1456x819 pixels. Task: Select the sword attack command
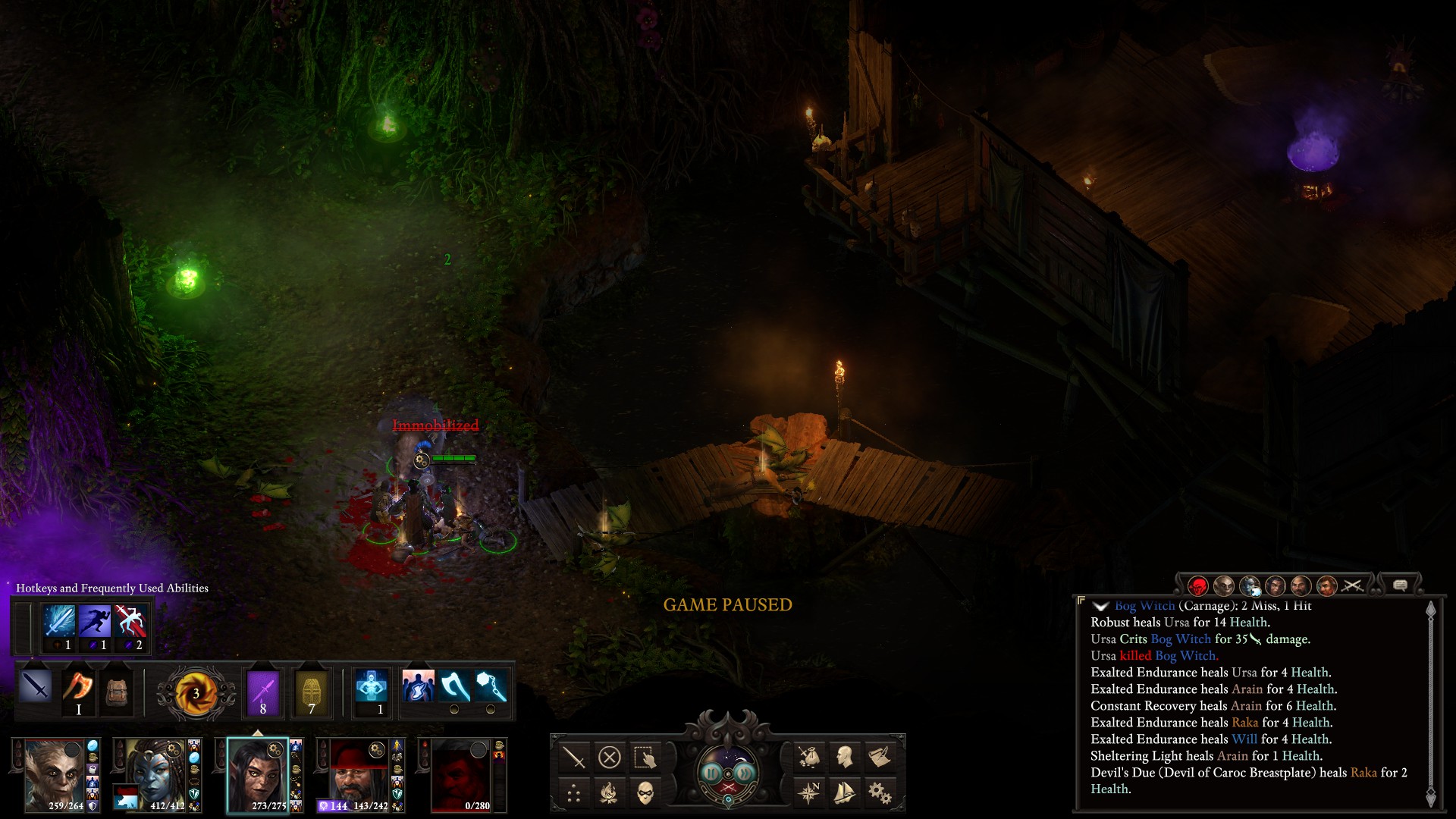coord(574,757)
